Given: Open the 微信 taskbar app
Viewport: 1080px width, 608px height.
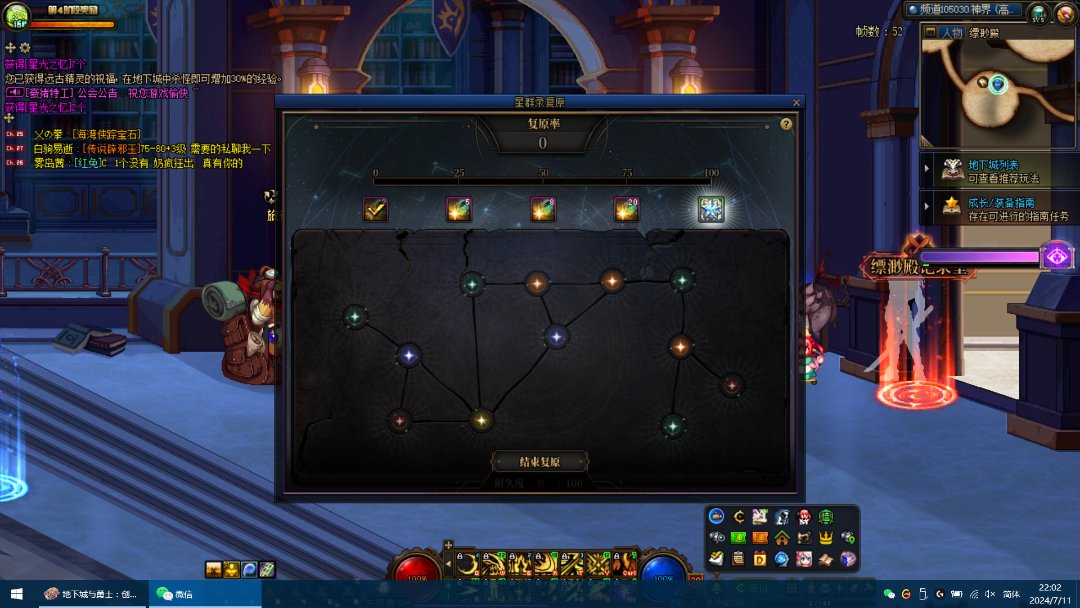Looking at the screenshot, I should click(x=175, y=594).
